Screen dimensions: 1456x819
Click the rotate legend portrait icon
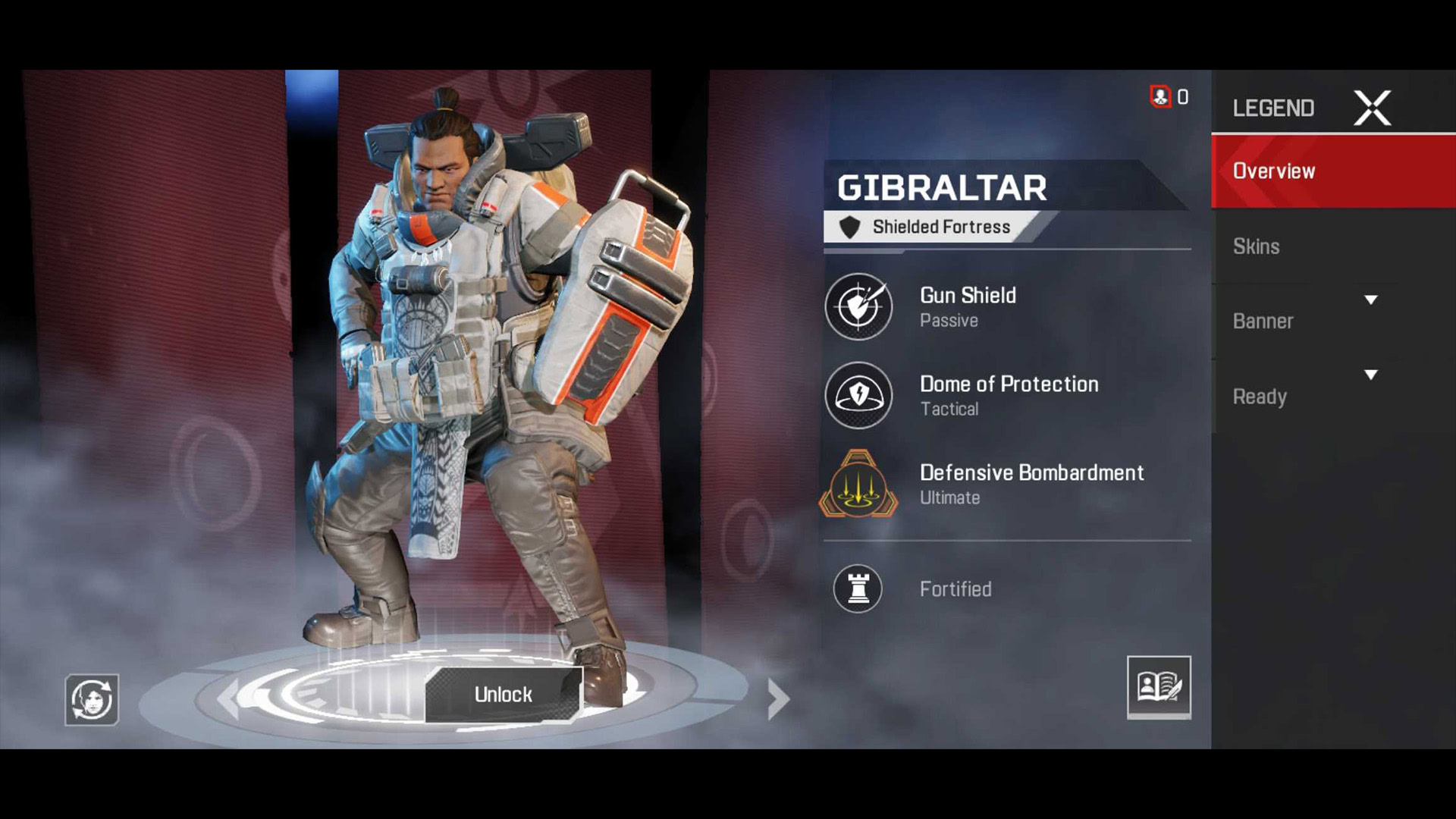click(92, 699)
